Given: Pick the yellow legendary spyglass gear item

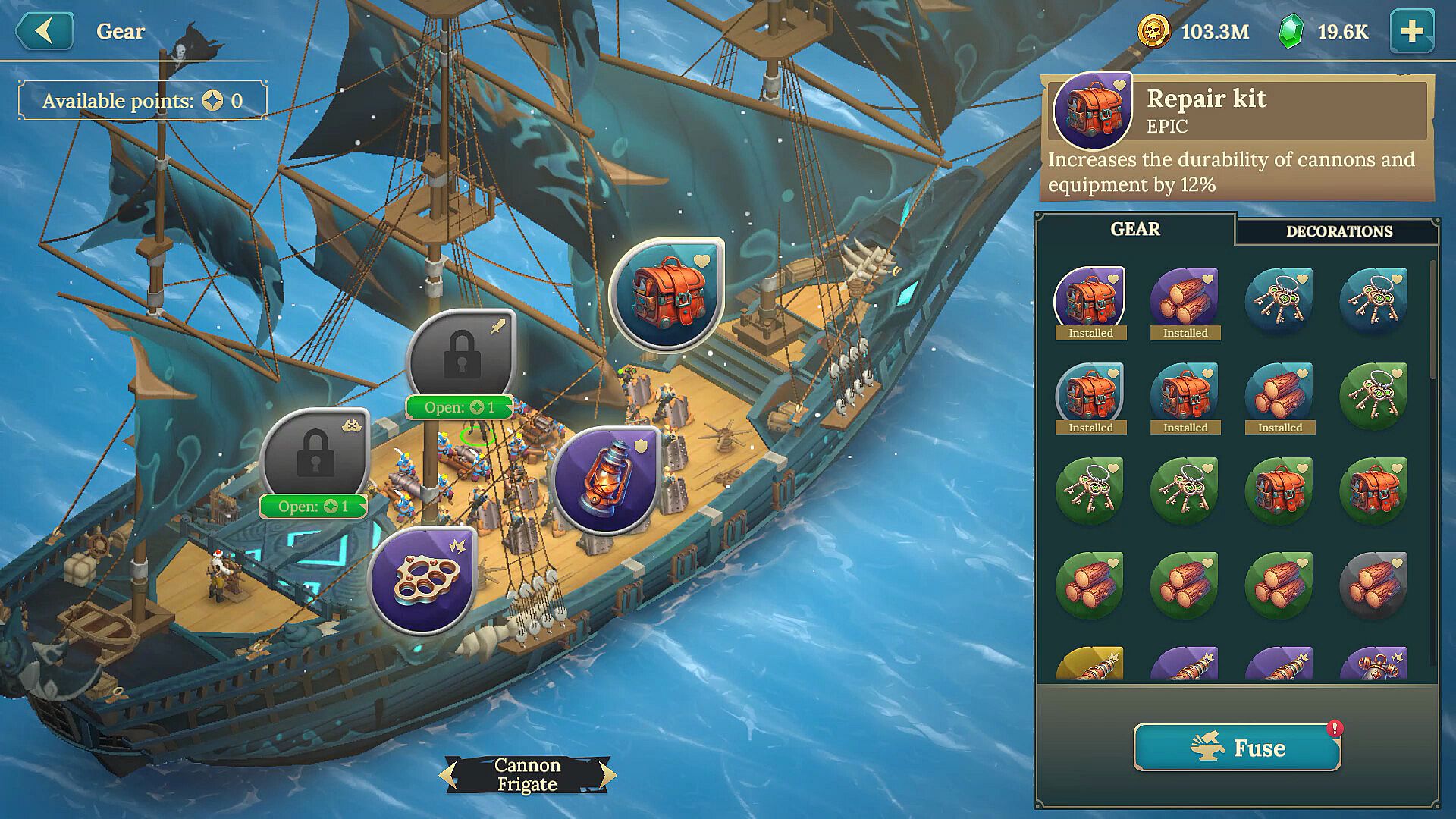Looking at the screenshot, I should point(1090,665).
